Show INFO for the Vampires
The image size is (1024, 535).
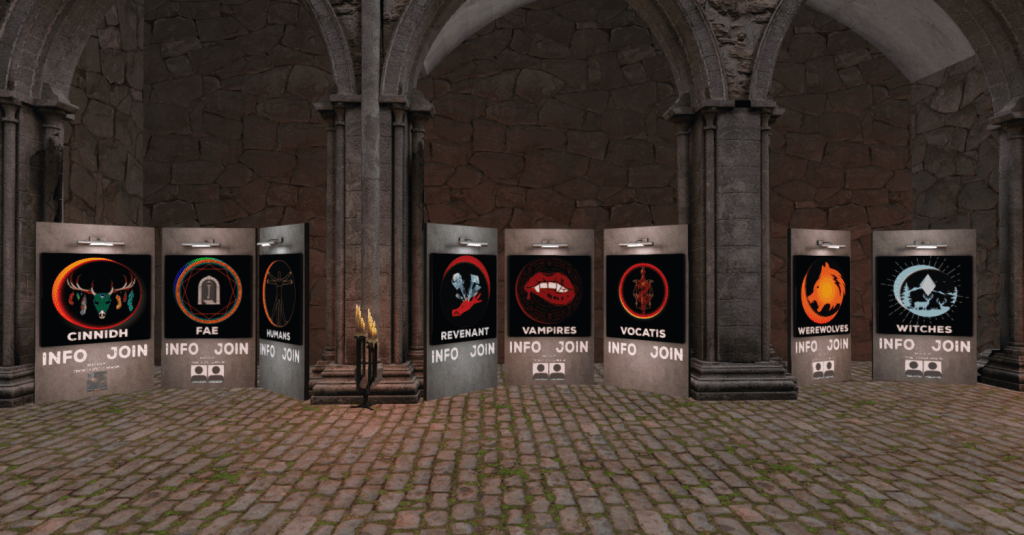525,347
